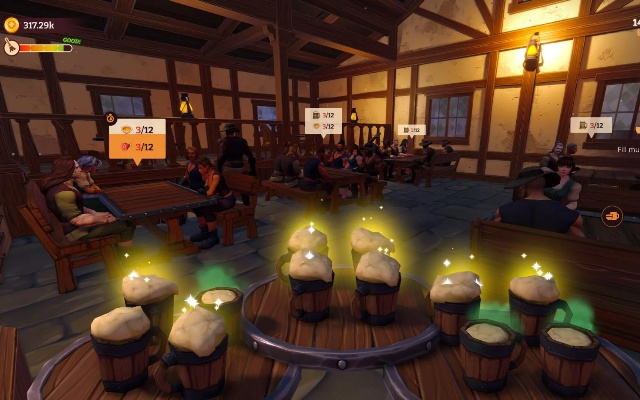Image resolution: width=640 pixels, height=400 pixels.
Task: Select the order bubble above the right bench
Action: [591, 126]
